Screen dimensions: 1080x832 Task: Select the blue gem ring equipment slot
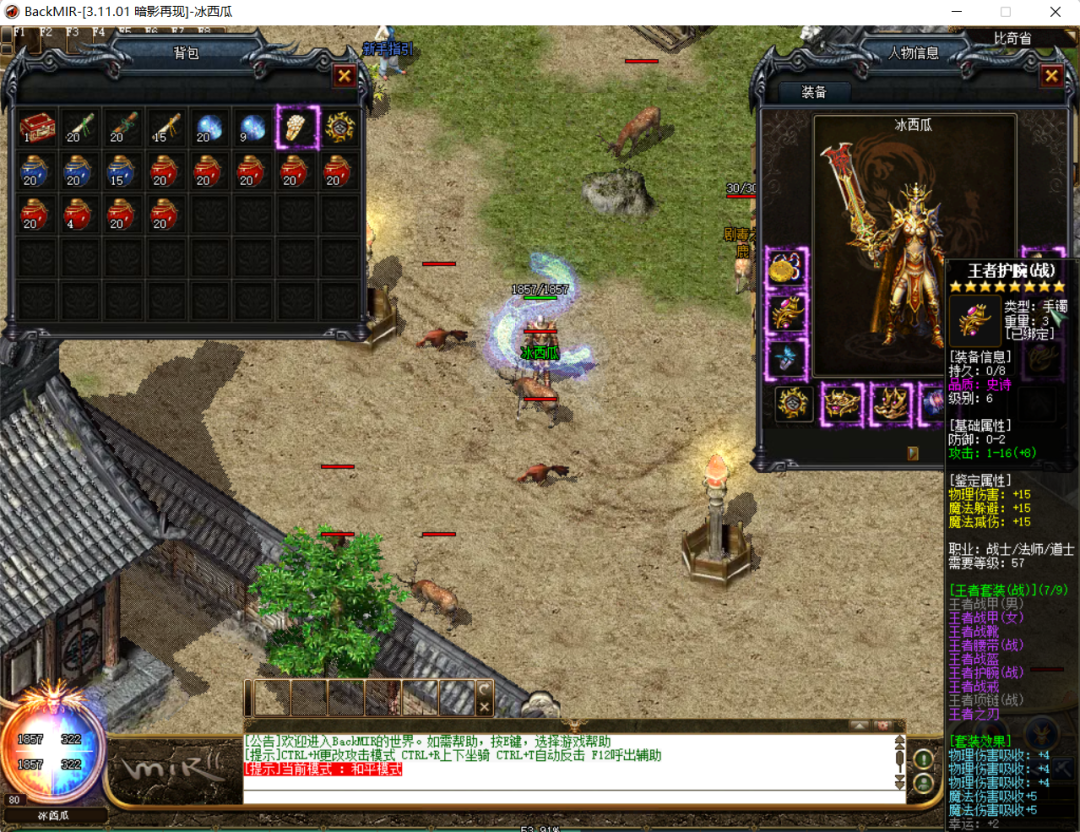point(787,358)
